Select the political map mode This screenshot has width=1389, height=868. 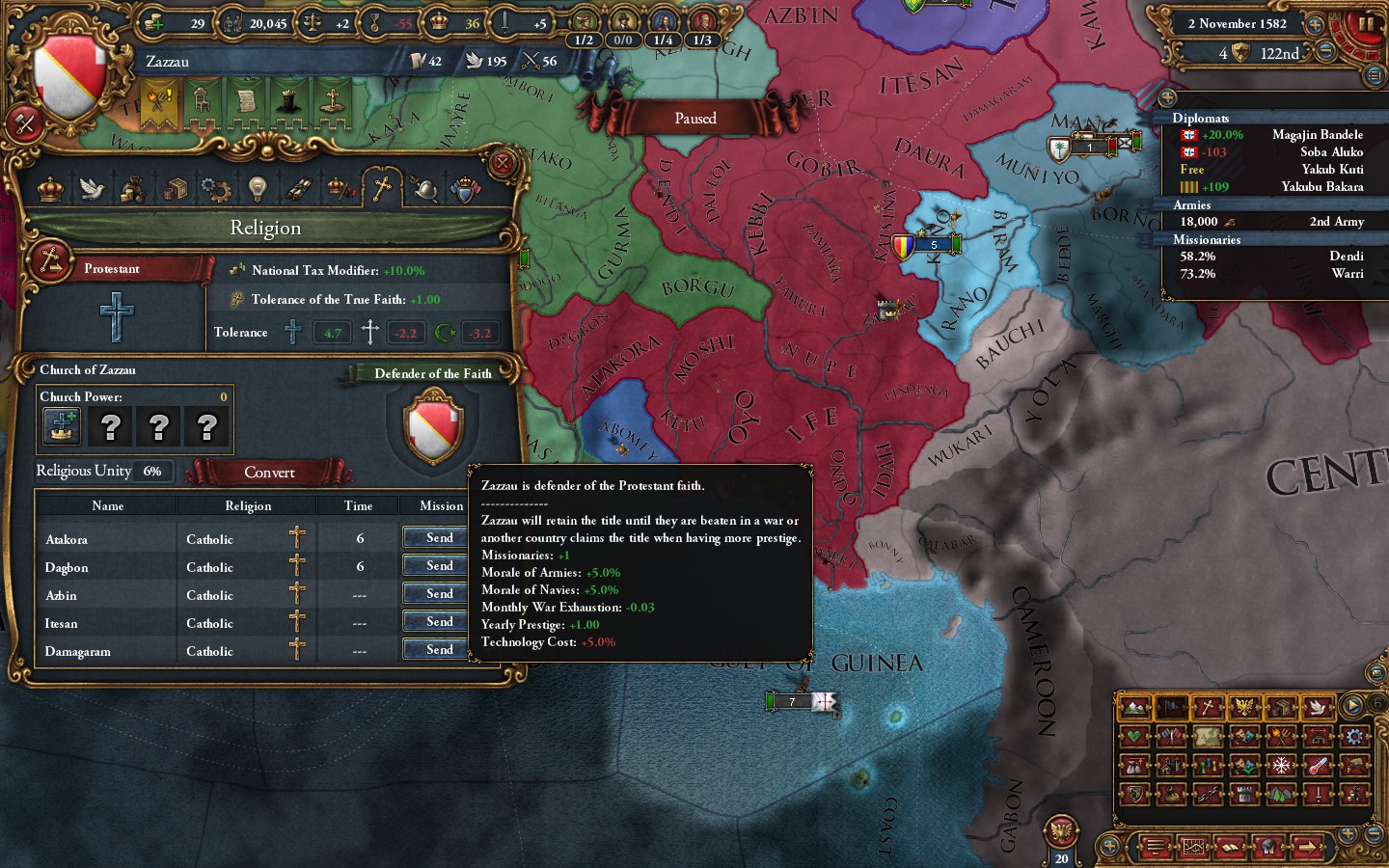pyautogui.click(x=1171, y=707)
